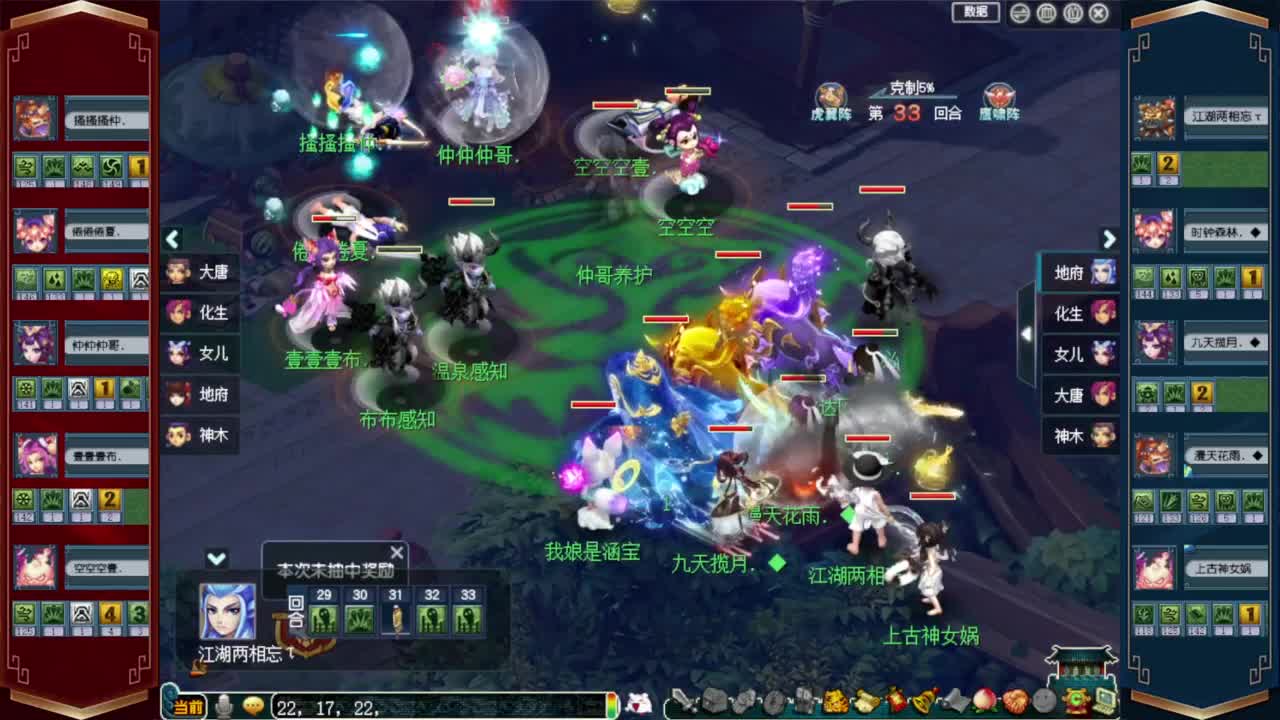Toggle the 当前 chat channel selector
The width and height of the screenshot is (1280, 720).
point(187,705)
